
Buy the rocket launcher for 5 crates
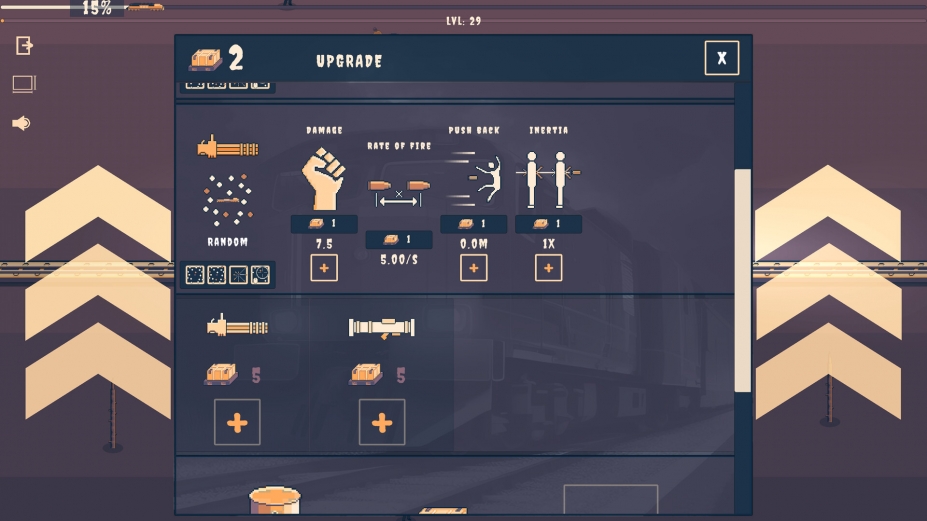(x=382, y=422)
